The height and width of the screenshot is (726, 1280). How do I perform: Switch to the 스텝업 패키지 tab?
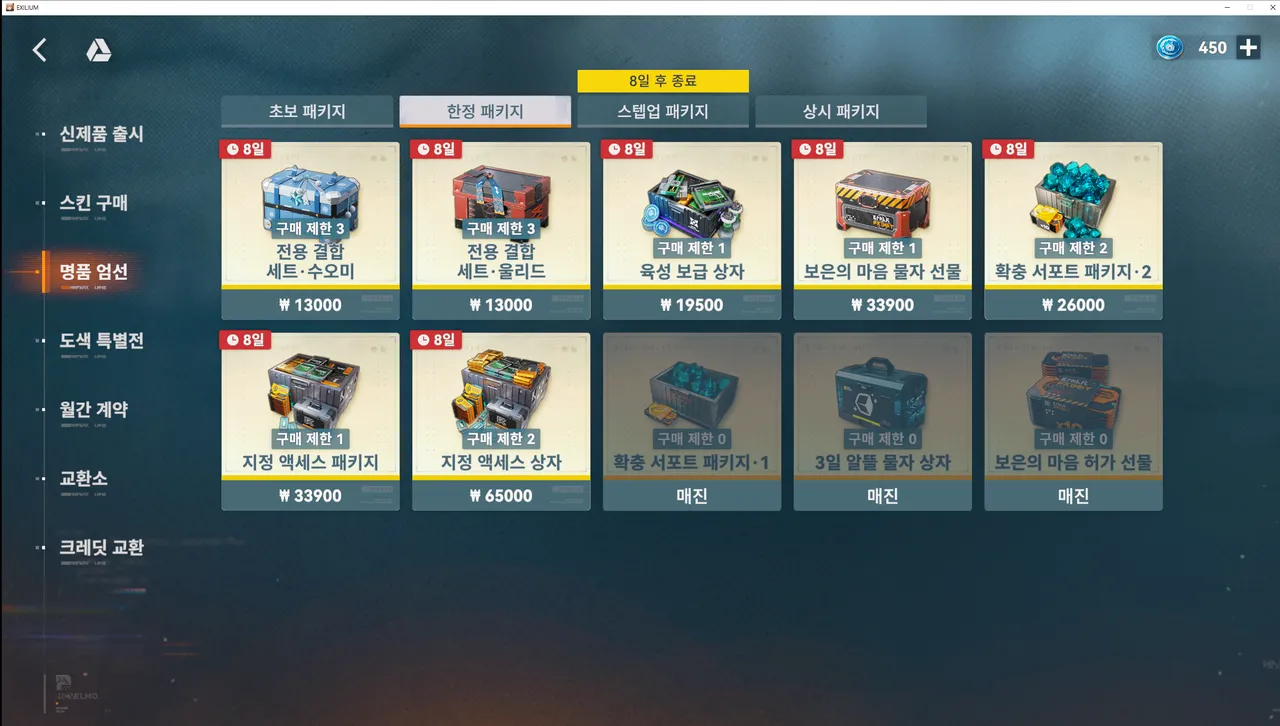(663, 111)
